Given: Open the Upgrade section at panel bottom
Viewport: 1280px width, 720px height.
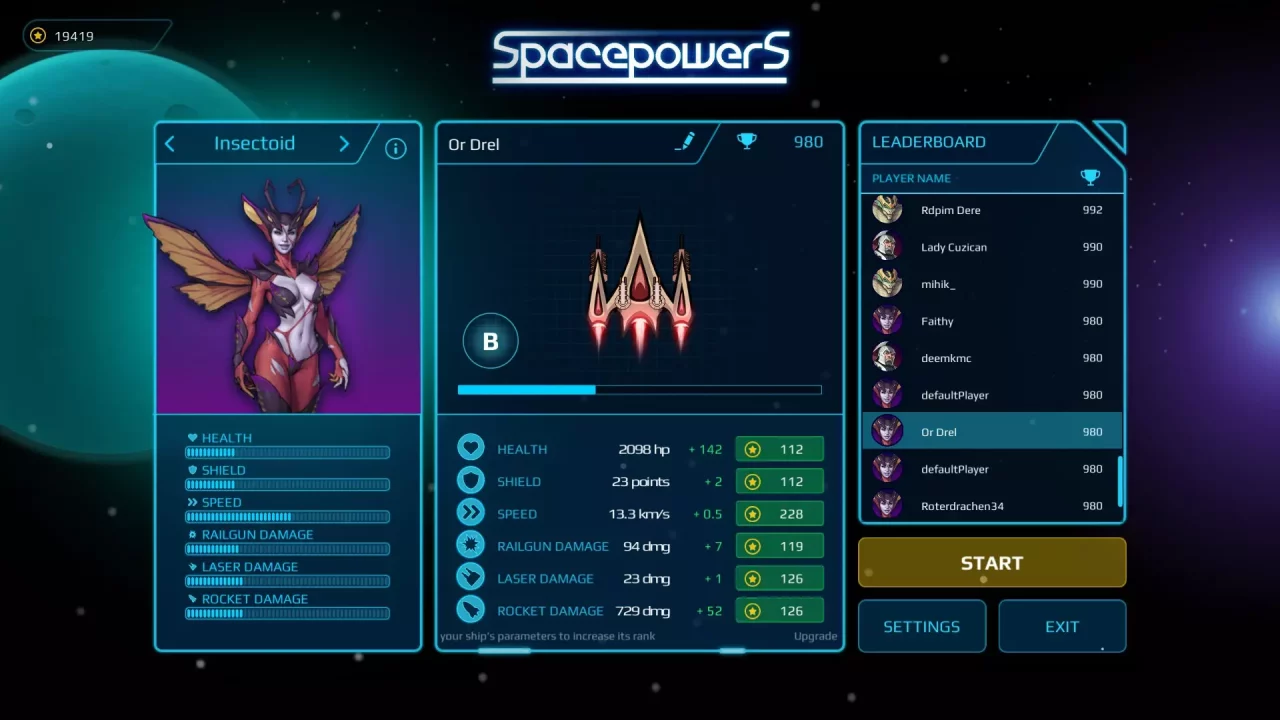Looking at the screenshot, I should click(x=815, y=636).
